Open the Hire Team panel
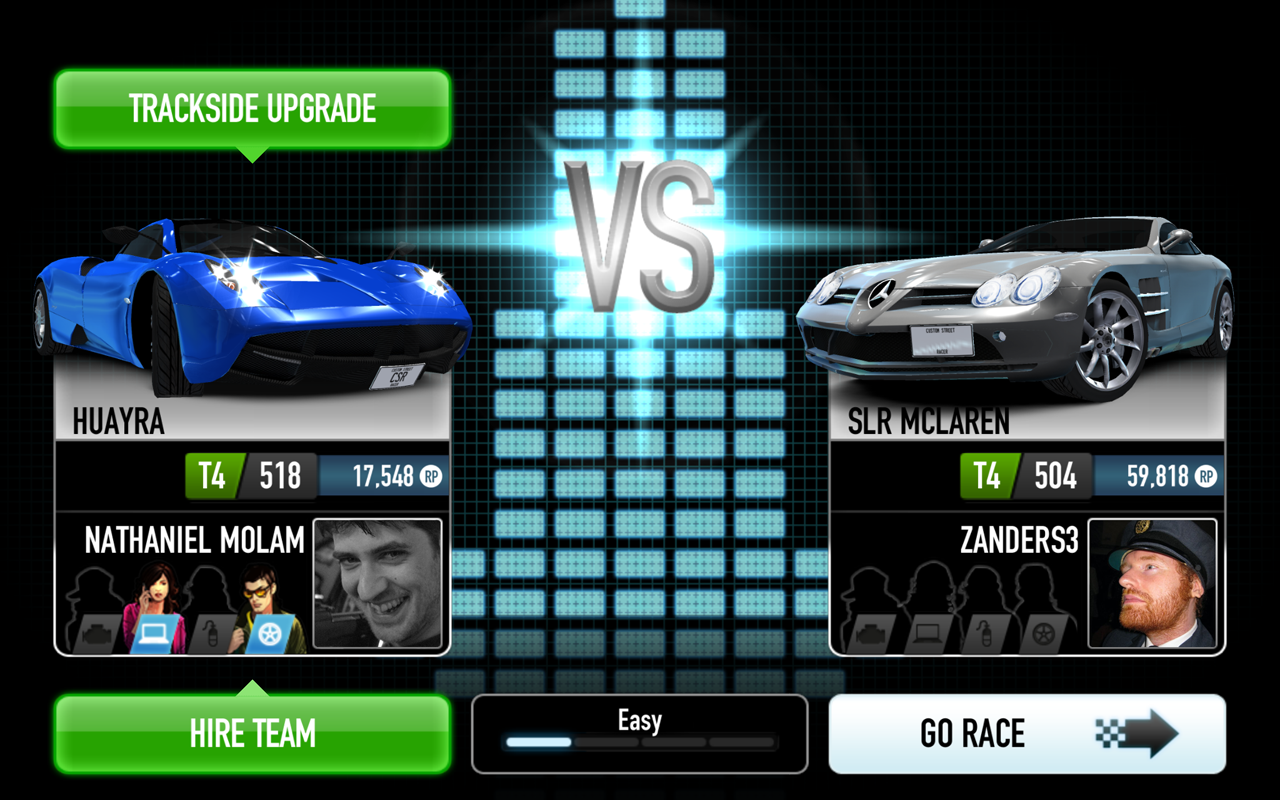This screenshot has height=800, width=1280. pos(251,735)
